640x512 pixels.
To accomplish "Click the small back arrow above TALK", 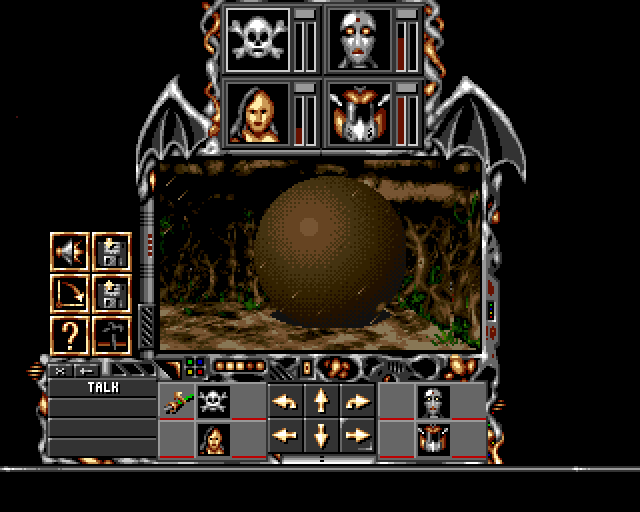I will coord(83,370).
